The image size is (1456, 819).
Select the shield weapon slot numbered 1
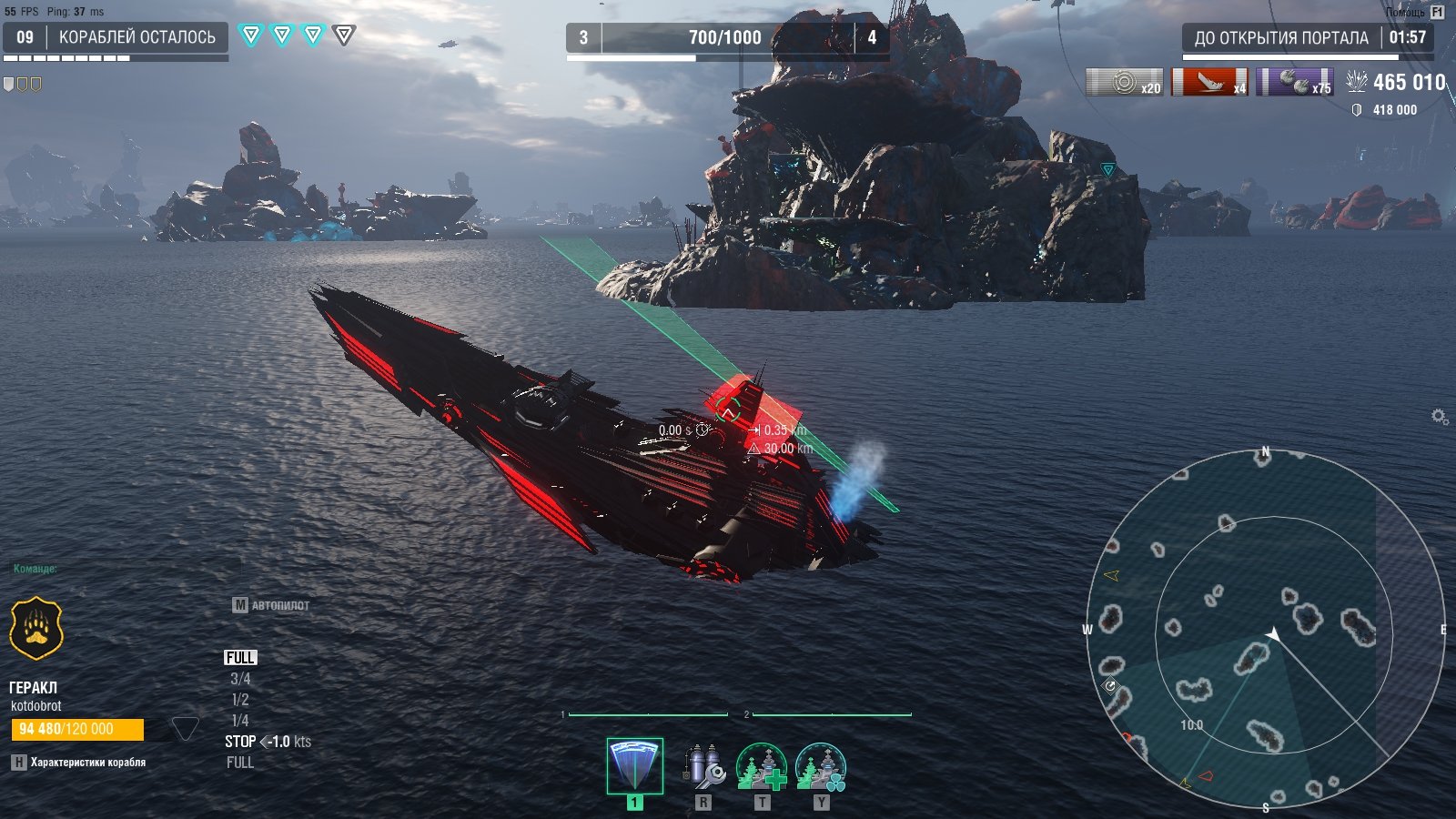(x=634, y=766)
